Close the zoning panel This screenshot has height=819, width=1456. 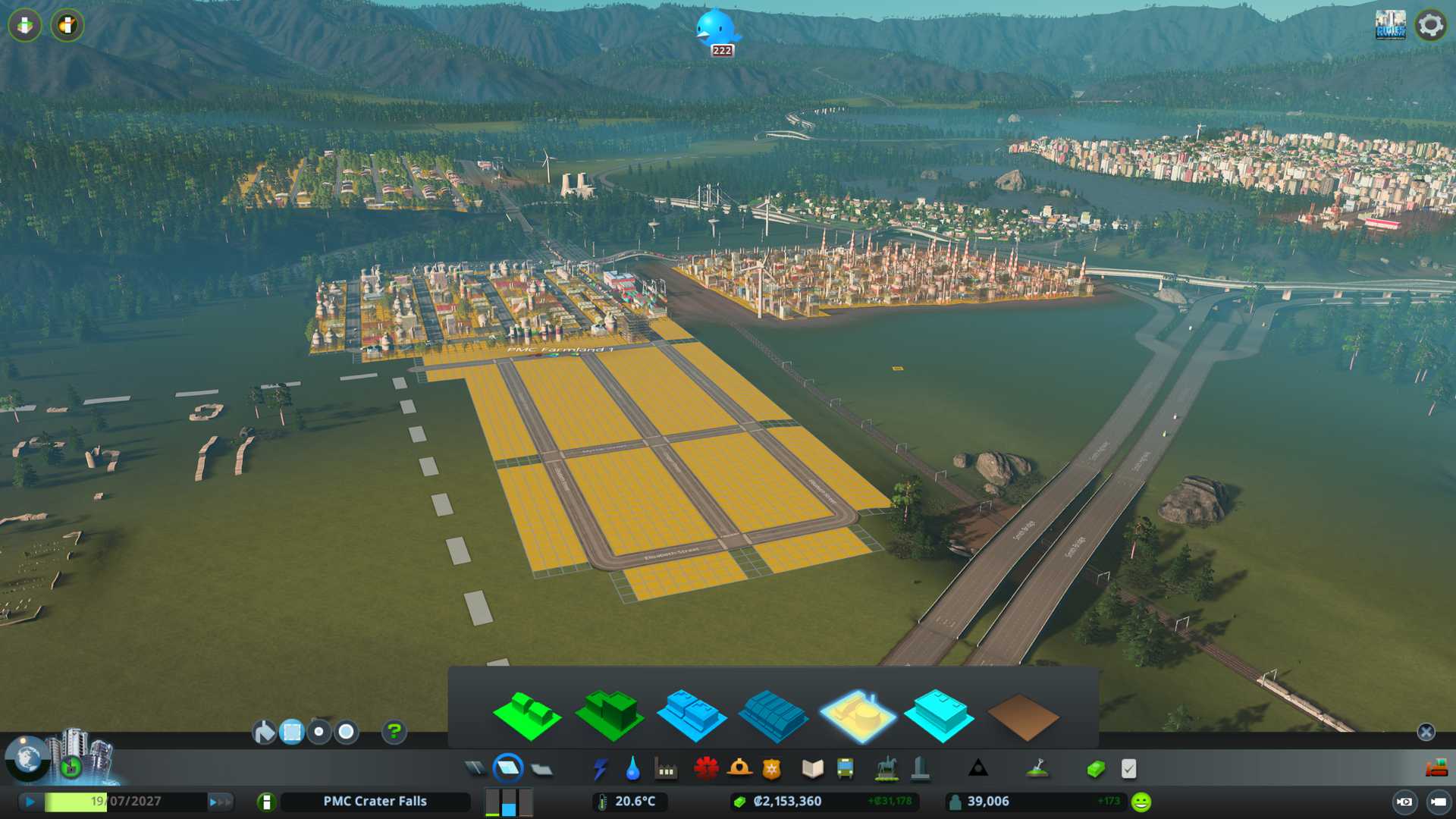tap(1426, 732)
